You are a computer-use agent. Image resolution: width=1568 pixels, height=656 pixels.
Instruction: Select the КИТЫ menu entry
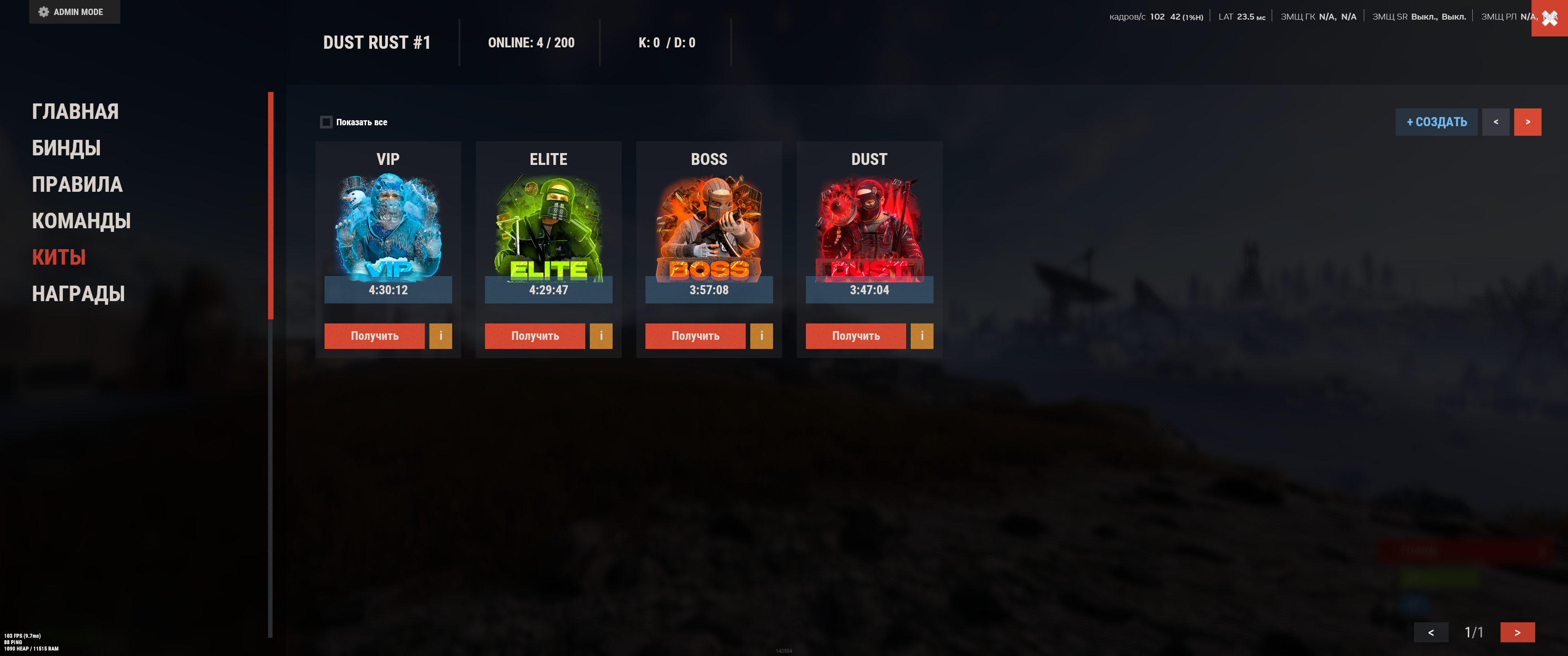pyautogui.click(x=58, y=257)
